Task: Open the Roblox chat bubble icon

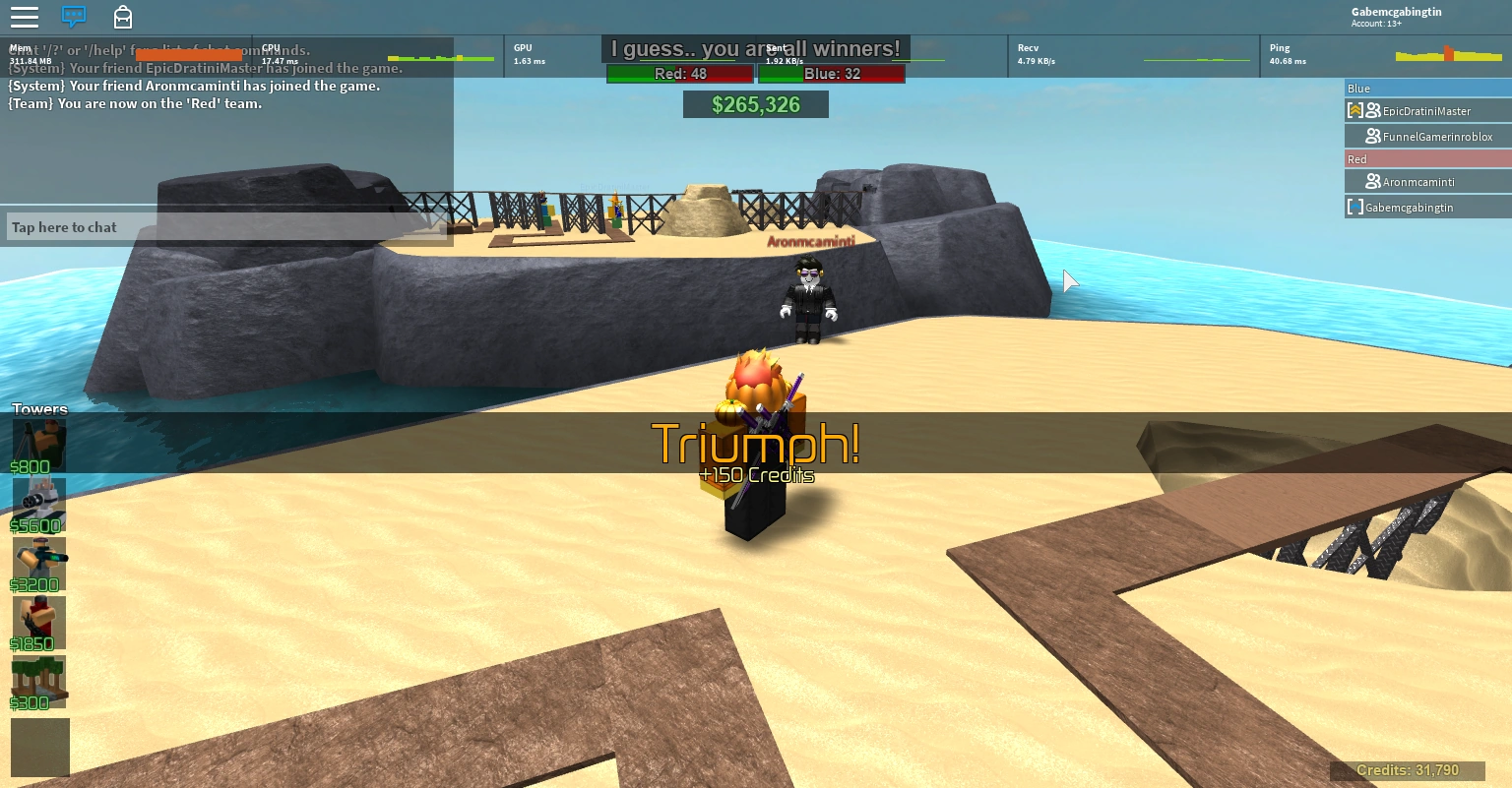Action: (74, 17)
